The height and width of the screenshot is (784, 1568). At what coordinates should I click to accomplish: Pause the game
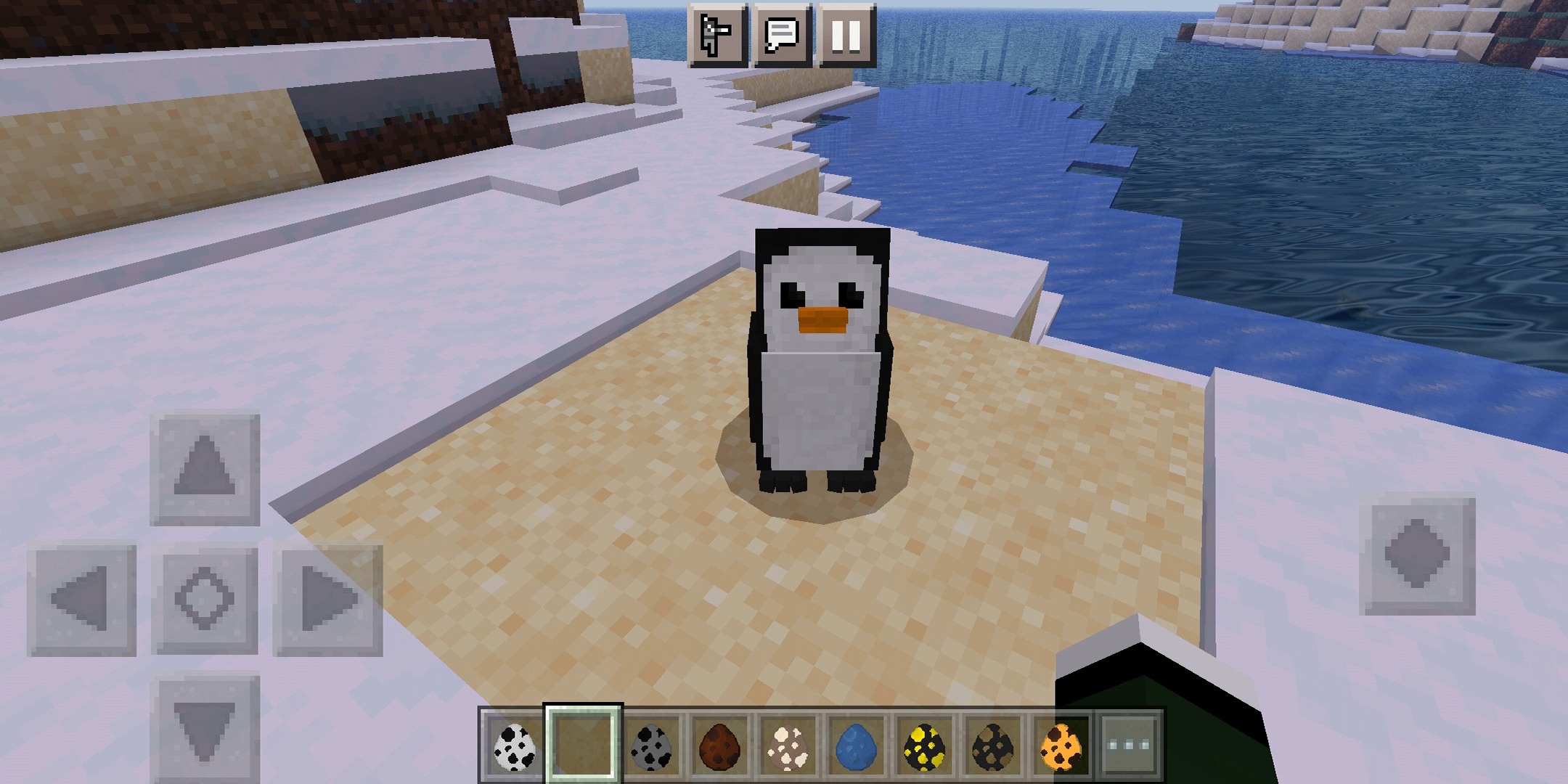(846, 36)
